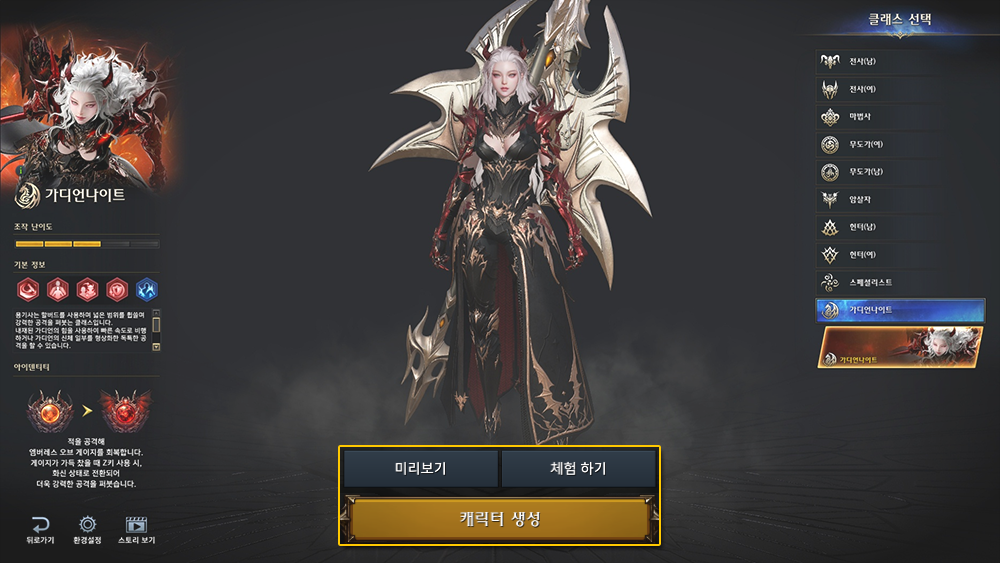Image resolution: width=1000 pixels, height=563 pixels.
Task: Go back with 뒤로가기
Action: [41, 529]
